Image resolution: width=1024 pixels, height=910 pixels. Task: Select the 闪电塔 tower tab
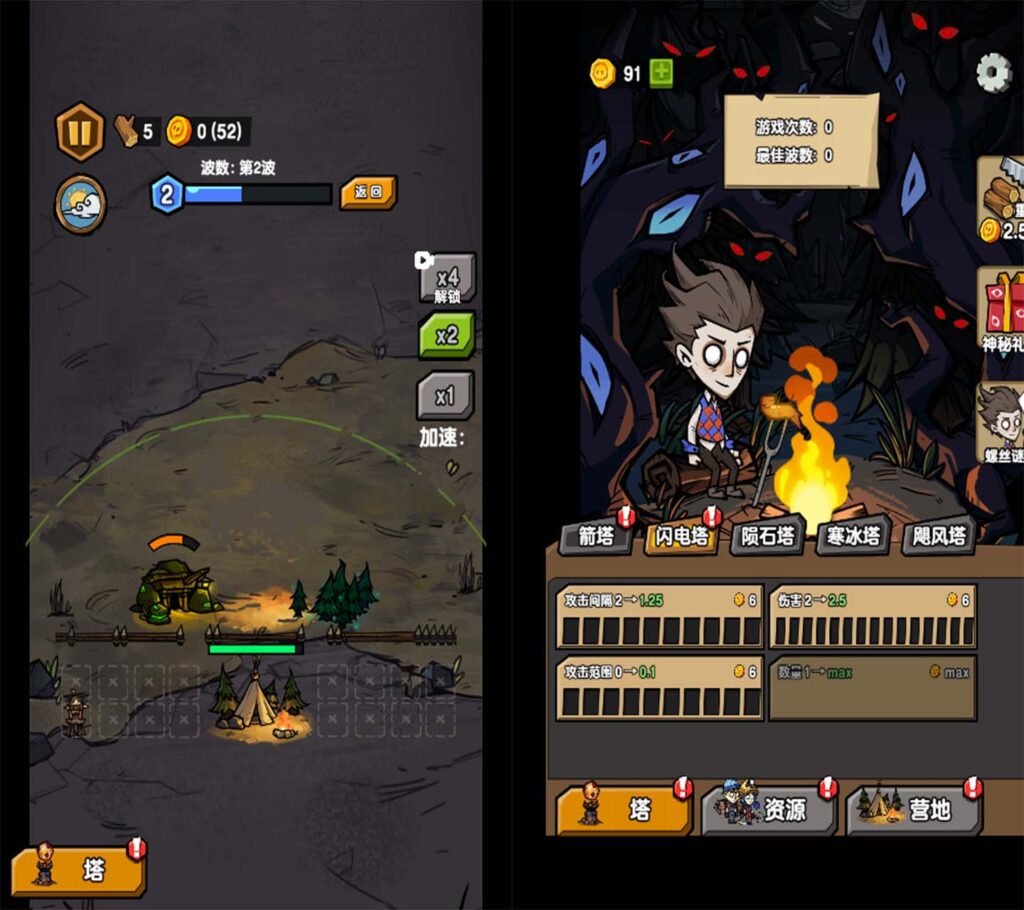click(x=682, y=537)
